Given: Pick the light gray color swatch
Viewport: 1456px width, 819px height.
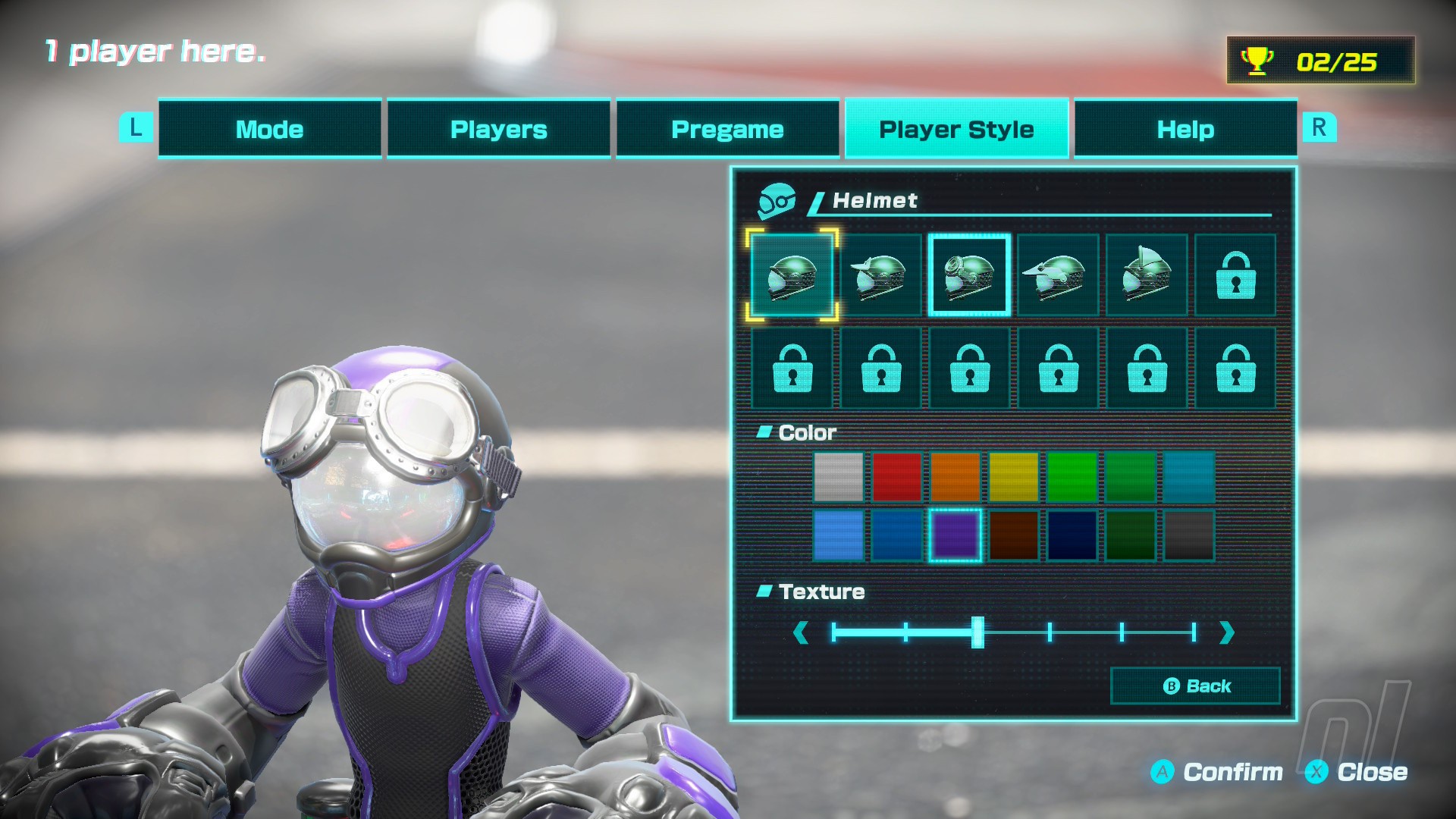Looking at the screenshot, I should tap(838, 477).
